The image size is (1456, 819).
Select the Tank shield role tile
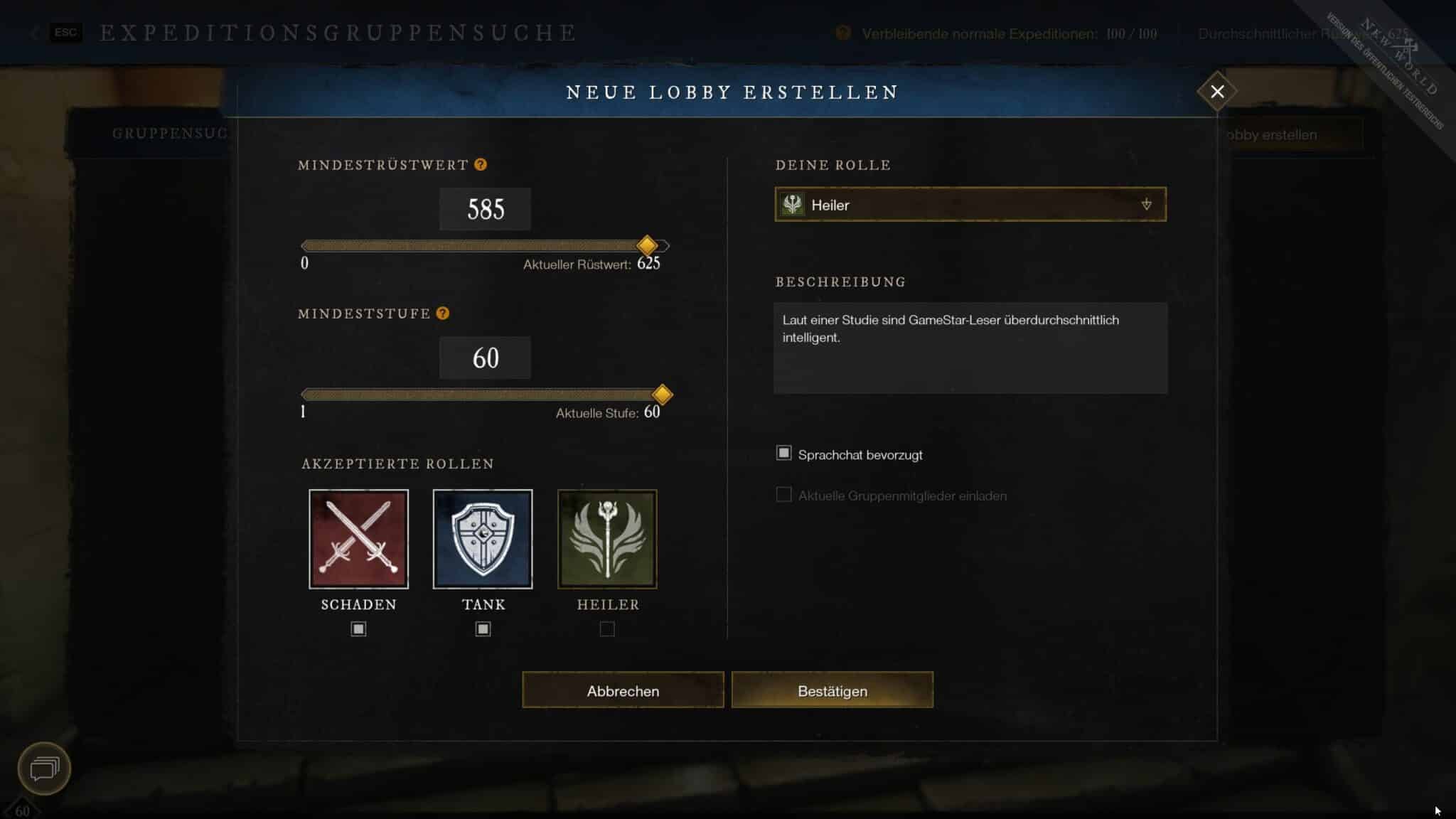(483, 539)
